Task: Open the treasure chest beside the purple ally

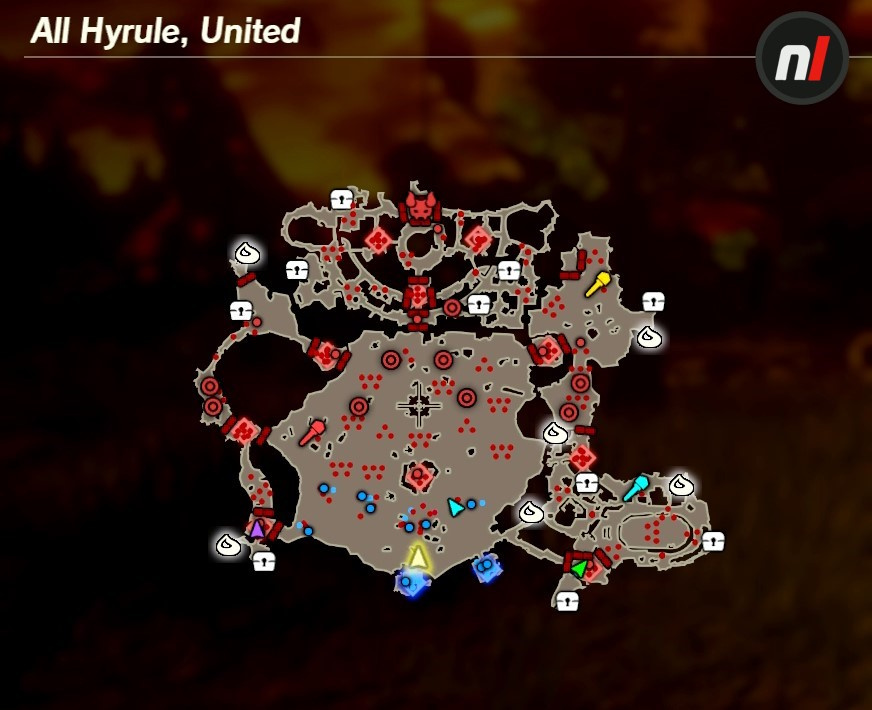Action: (x=263, y=561)
